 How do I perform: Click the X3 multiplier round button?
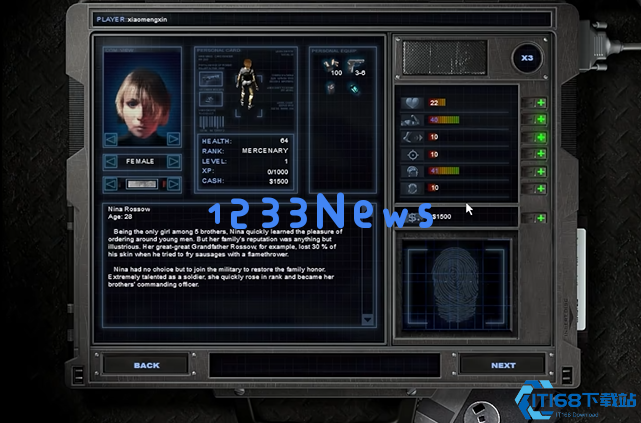(526, 59)
